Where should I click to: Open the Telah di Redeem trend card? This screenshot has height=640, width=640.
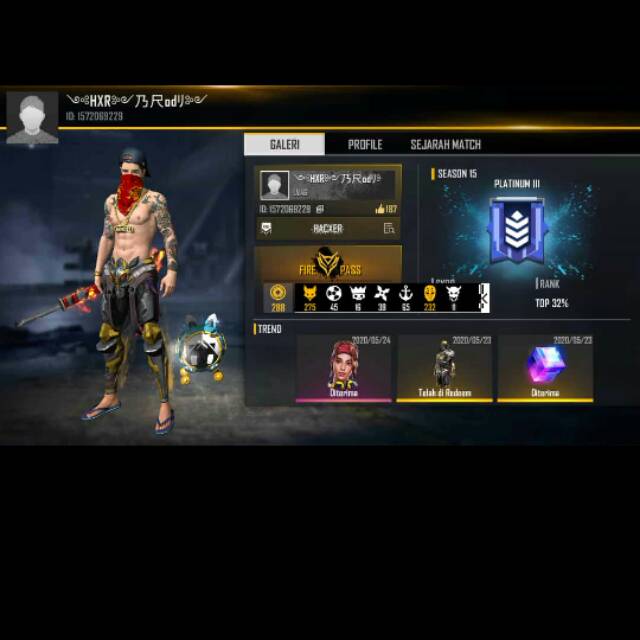click(445, 368)
